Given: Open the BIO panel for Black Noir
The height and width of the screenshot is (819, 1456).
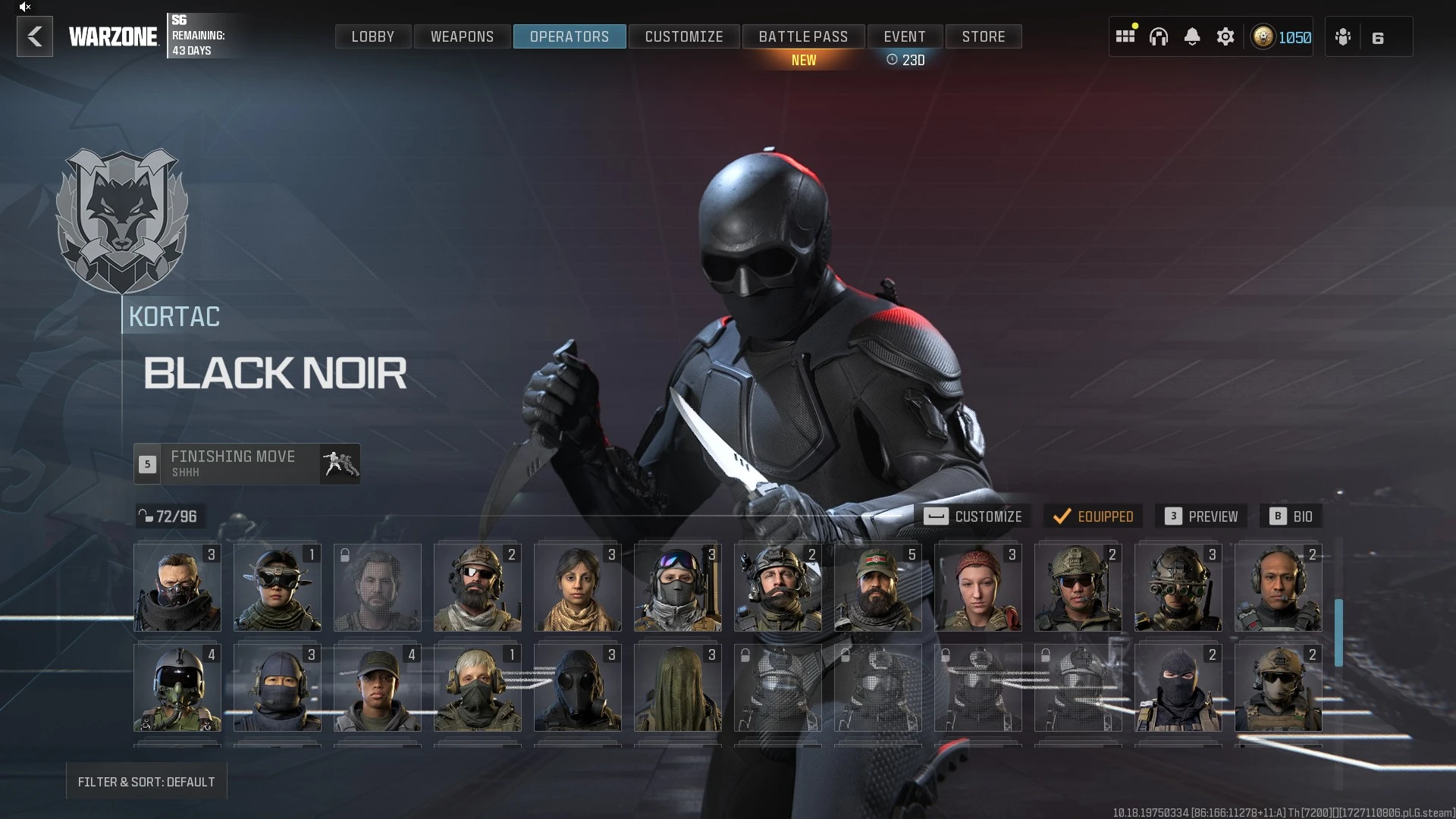Looking at the screenshot, I should (x=1291, y=516).
